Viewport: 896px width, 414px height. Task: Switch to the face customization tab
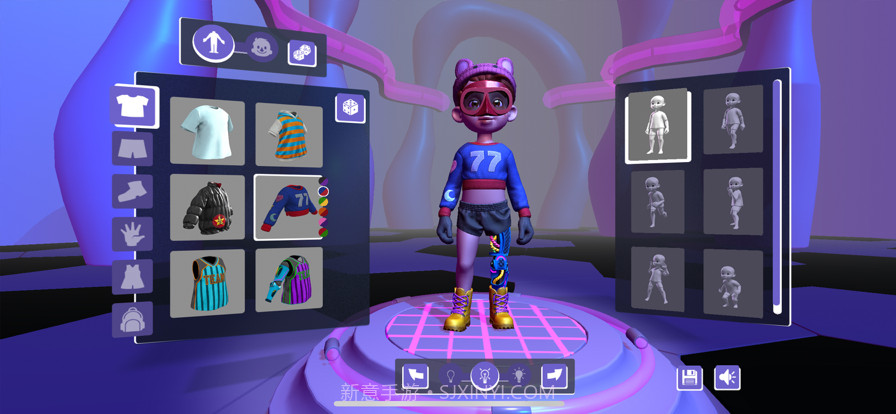click(x=262, y=46)
